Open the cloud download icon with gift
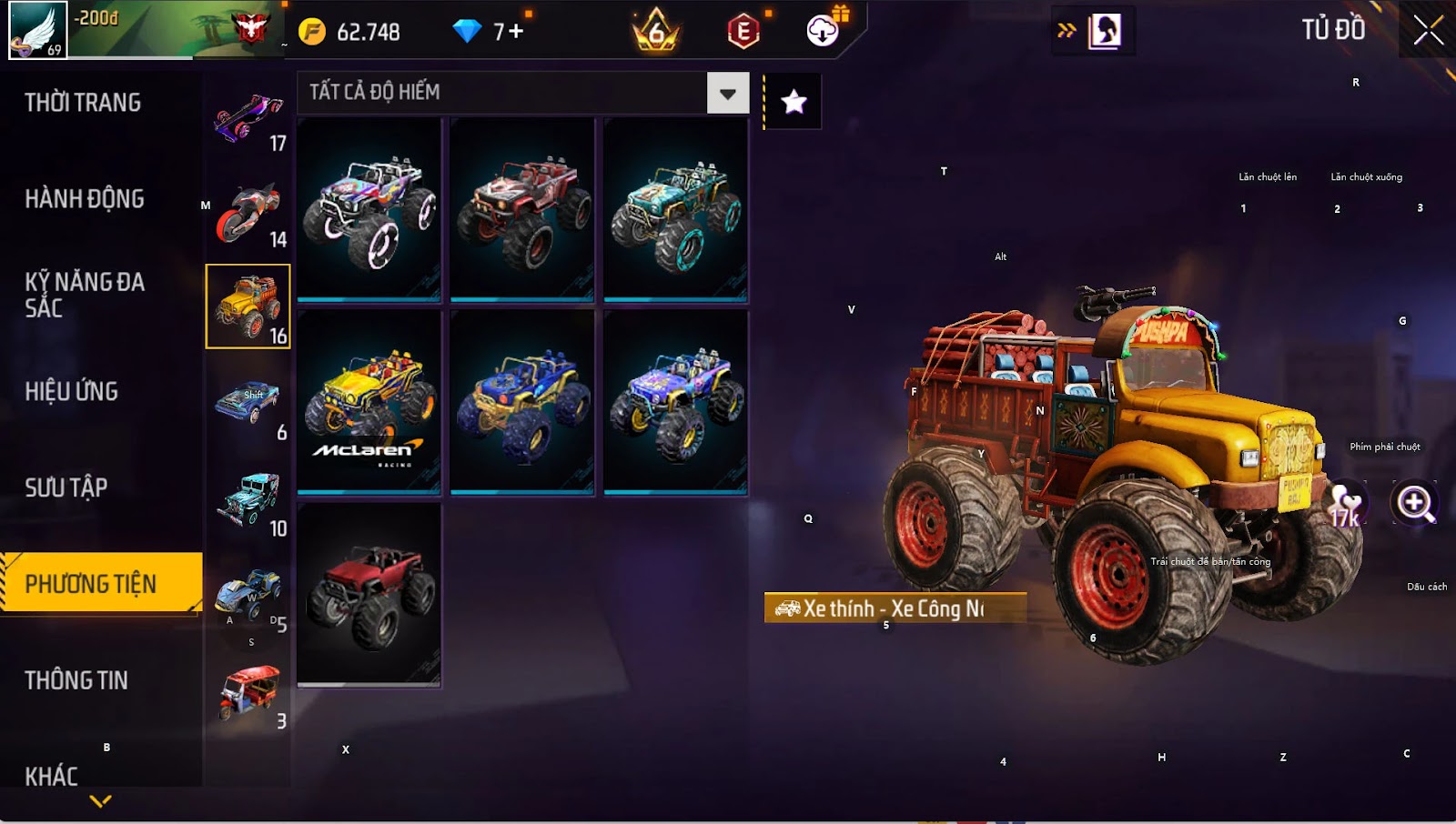The image size is (1456, 824). coord(824,30)
